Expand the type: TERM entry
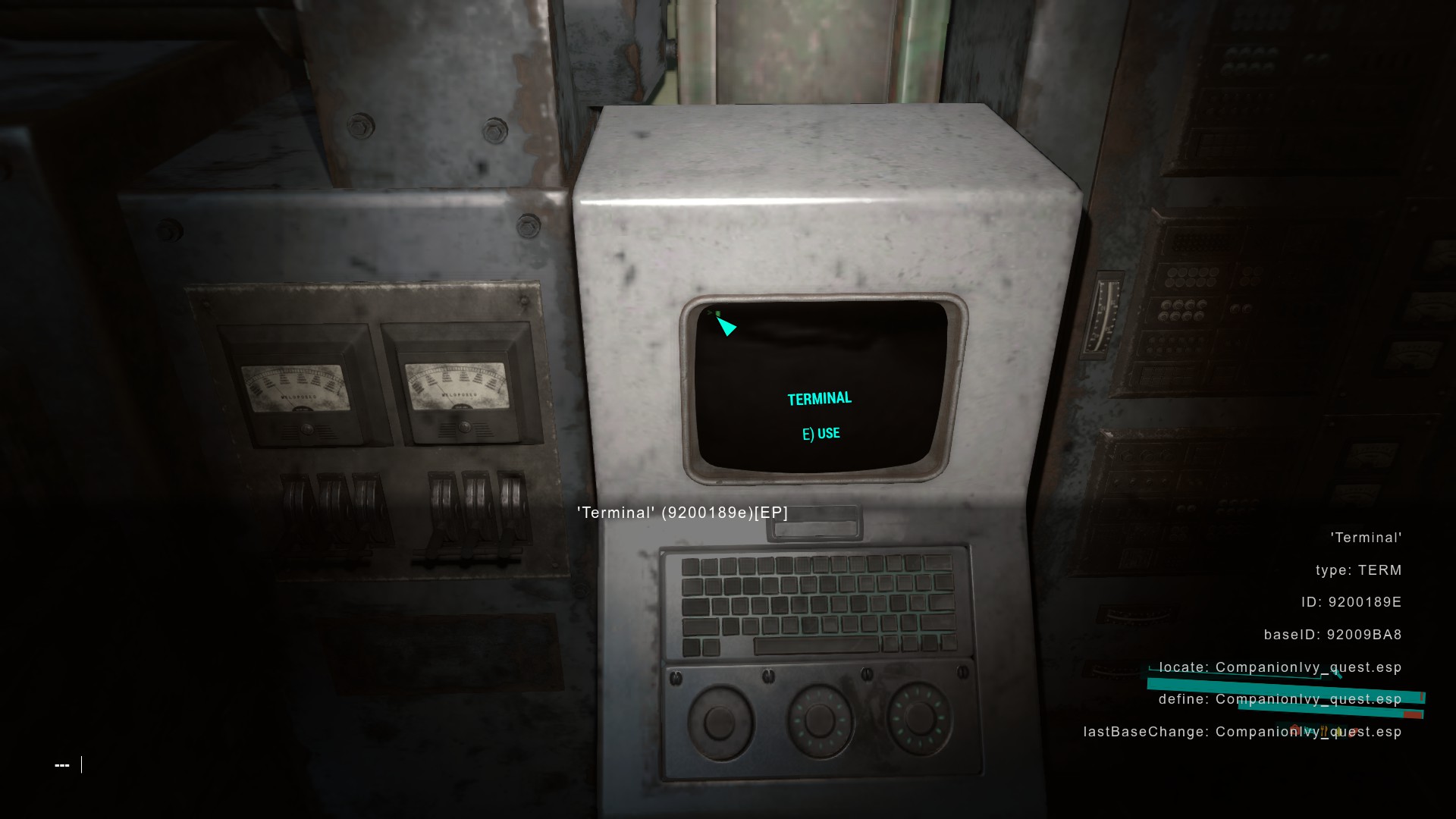 click(1357, 570)
